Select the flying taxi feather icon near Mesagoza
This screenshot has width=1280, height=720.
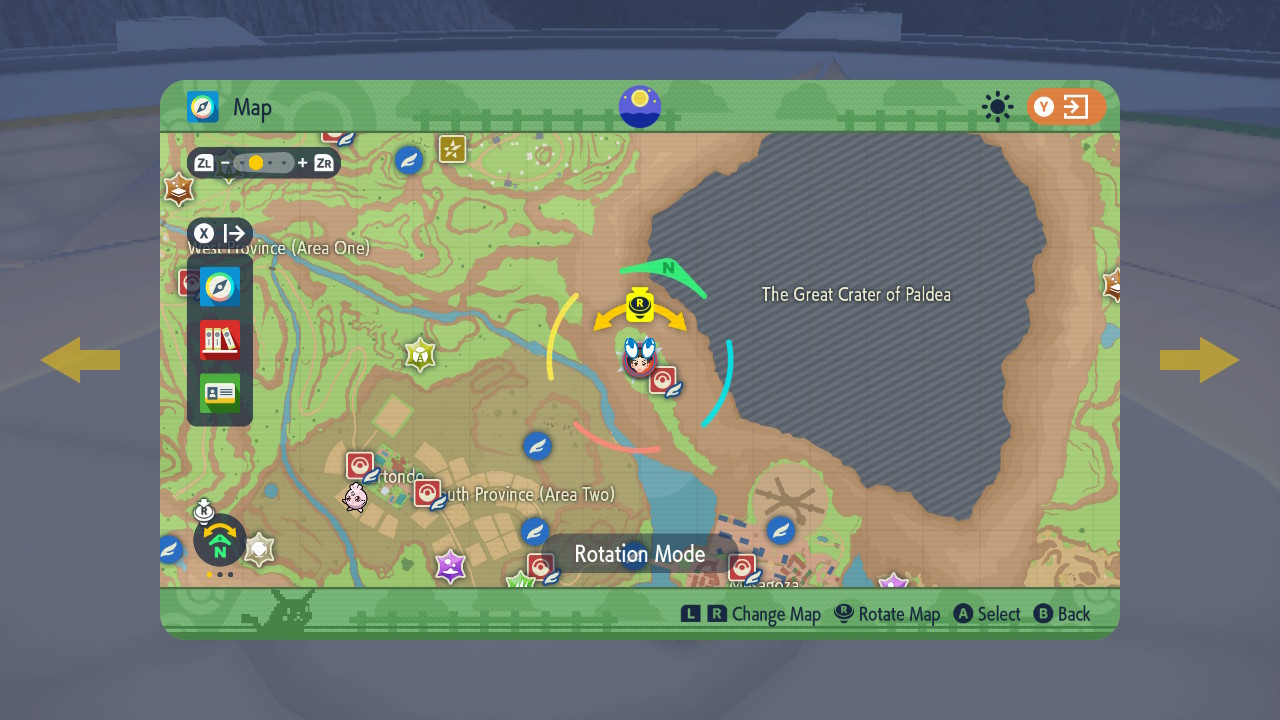coord(780,531)
